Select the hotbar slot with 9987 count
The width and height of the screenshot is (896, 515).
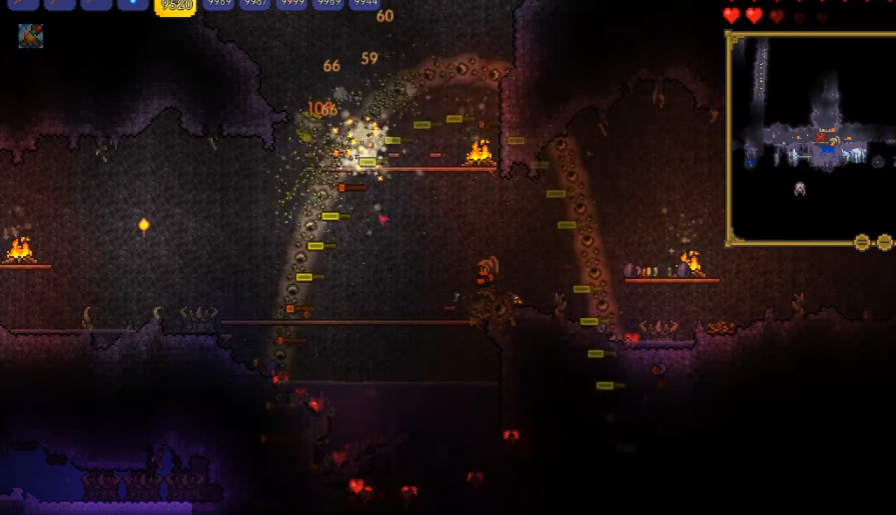click(x=255, y=4)
